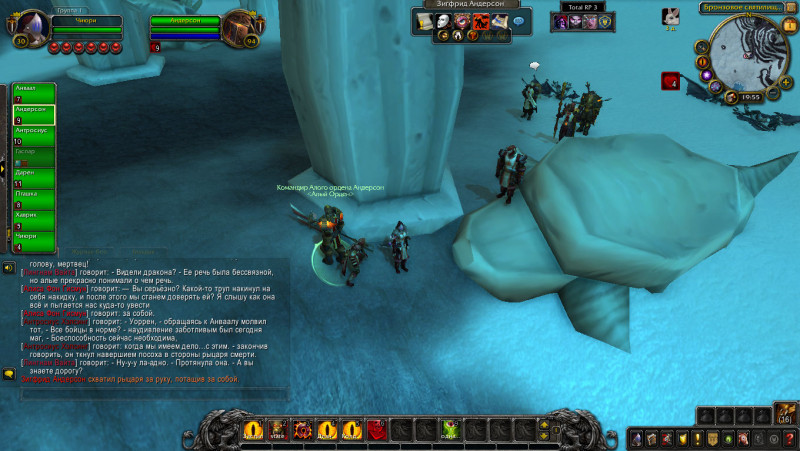Click the red heart icon with number 4
The height and width of the screenshot is (451, 800).
(669, 80)
